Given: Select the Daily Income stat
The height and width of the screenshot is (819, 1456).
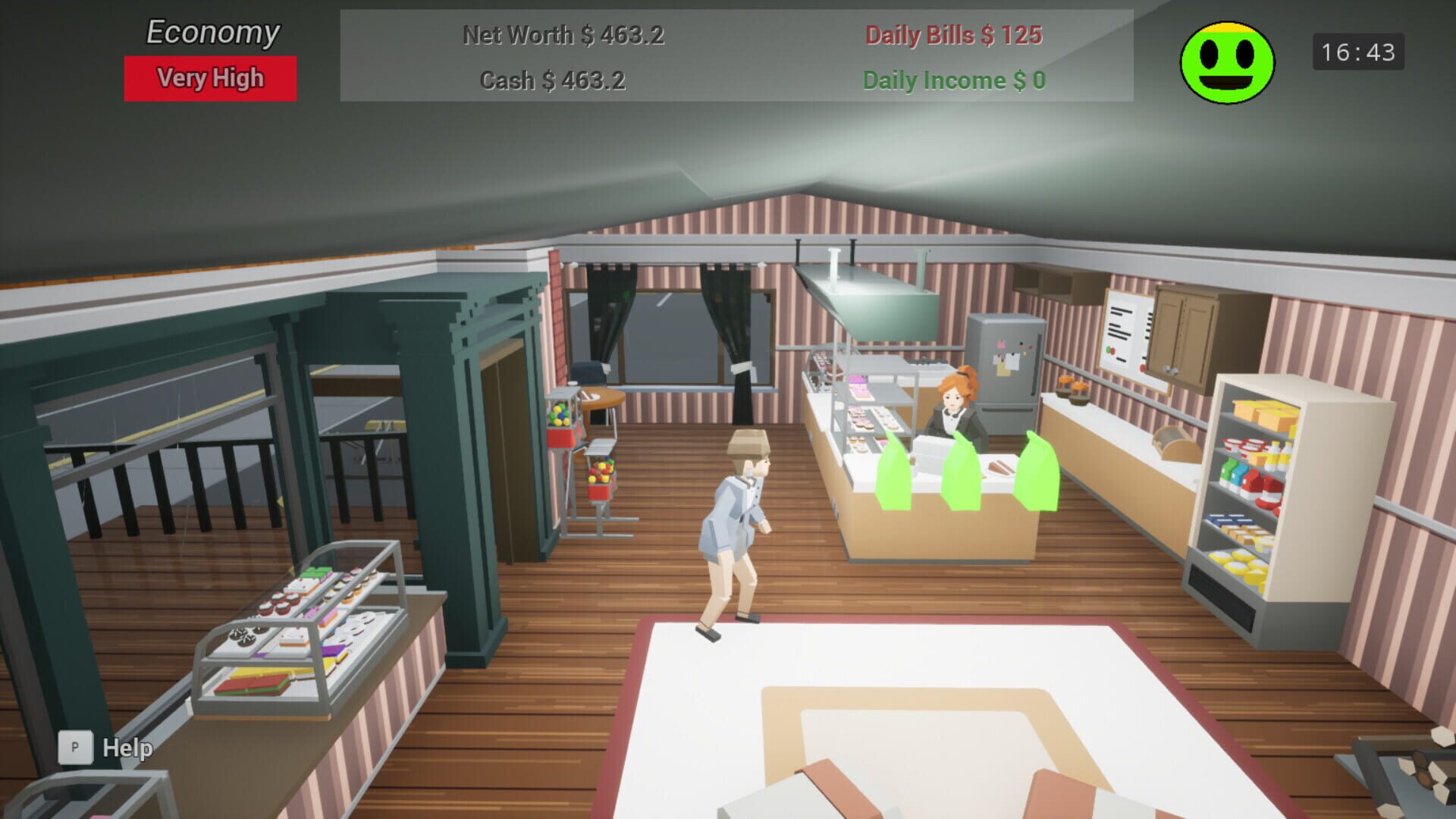Looking at the screenshot, I should [x=954, y=81].
